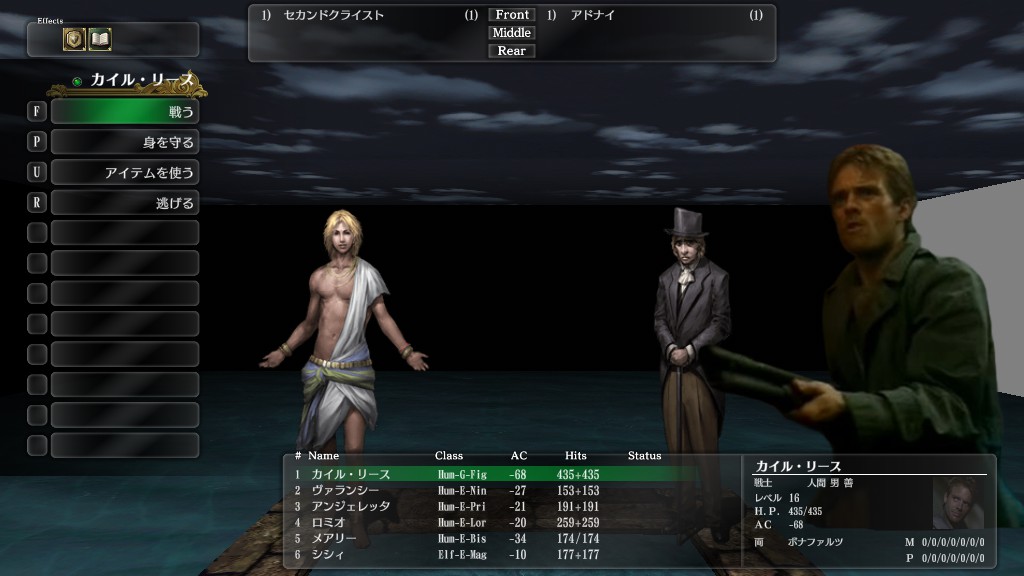Select the Middle row button
Image resolution: width=1024 pixels, height=576 pixels.
coord(512,33)
